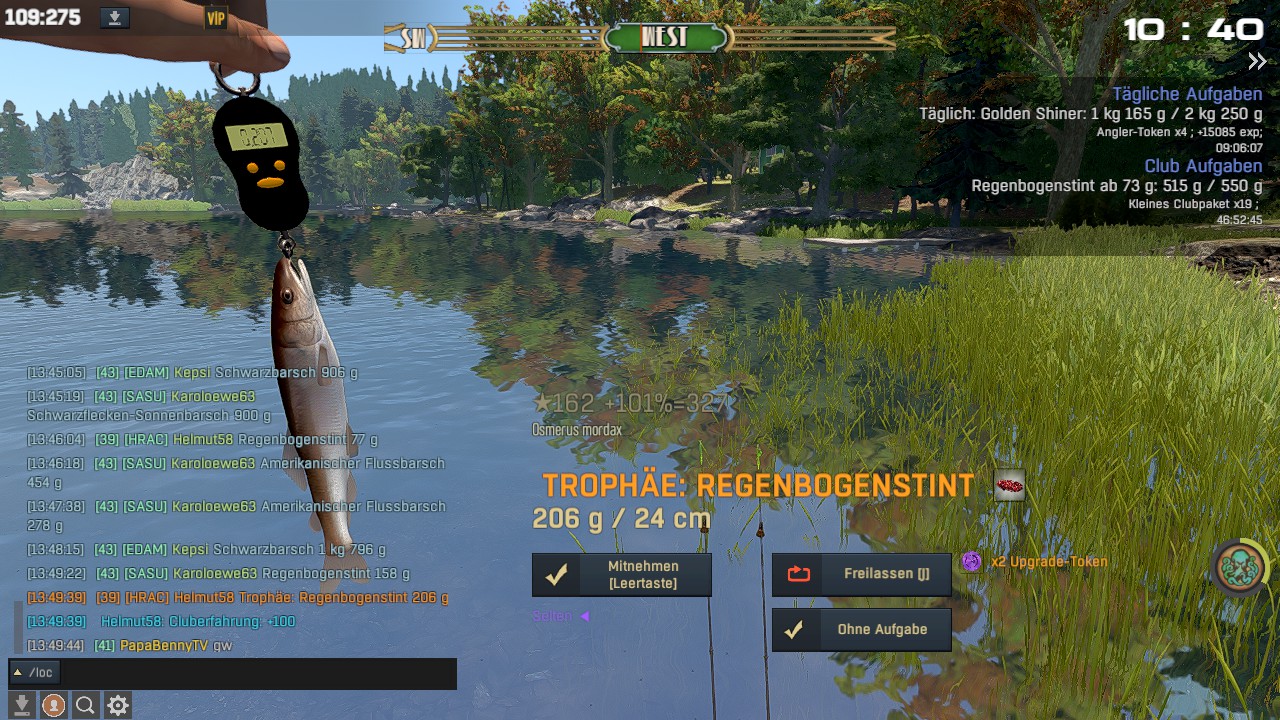Open chat search with the magnifier icon
The height and width of the screenshot is (720, 1280).
85,706
